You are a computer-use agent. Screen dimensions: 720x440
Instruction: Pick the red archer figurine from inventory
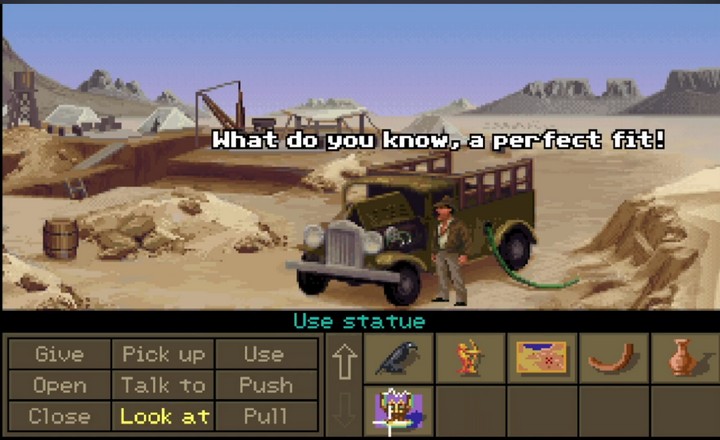(470, 358)
